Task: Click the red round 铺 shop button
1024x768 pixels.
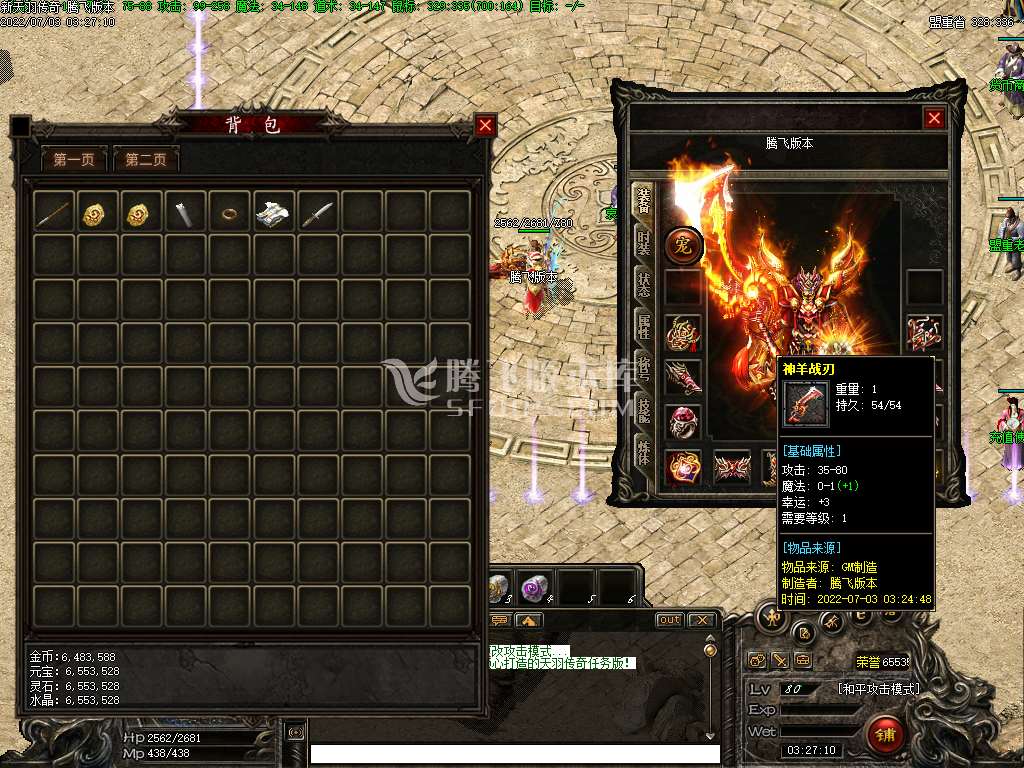Action: pyautogui.click(x=885, y=735)
